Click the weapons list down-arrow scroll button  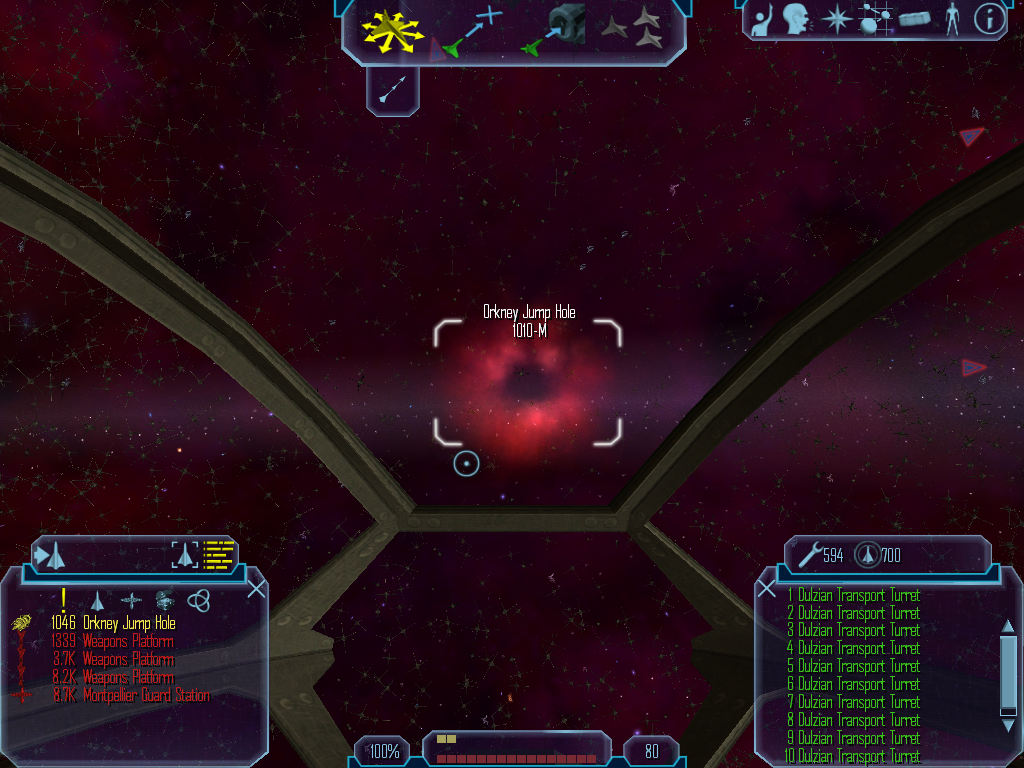(1008, 709)
